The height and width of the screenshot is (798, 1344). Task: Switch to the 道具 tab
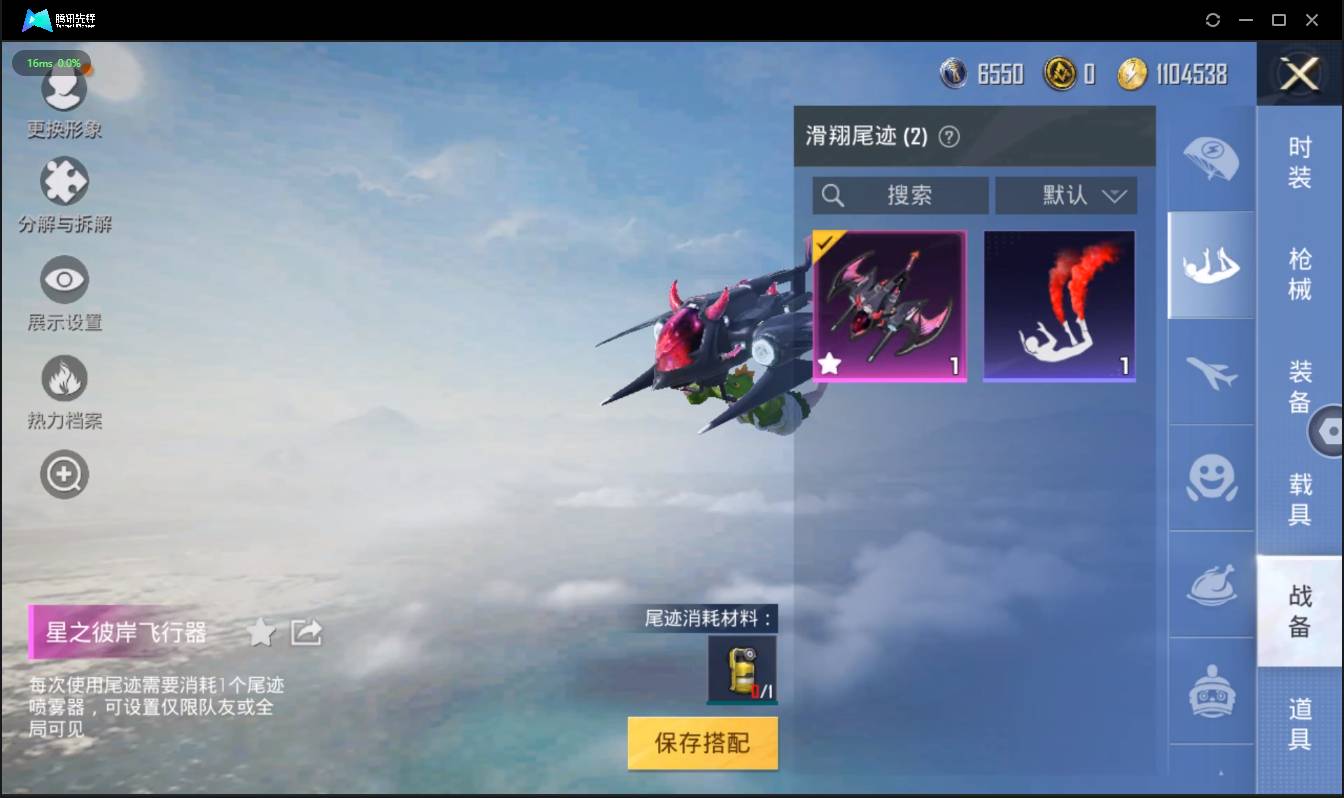click(1299, 723)
